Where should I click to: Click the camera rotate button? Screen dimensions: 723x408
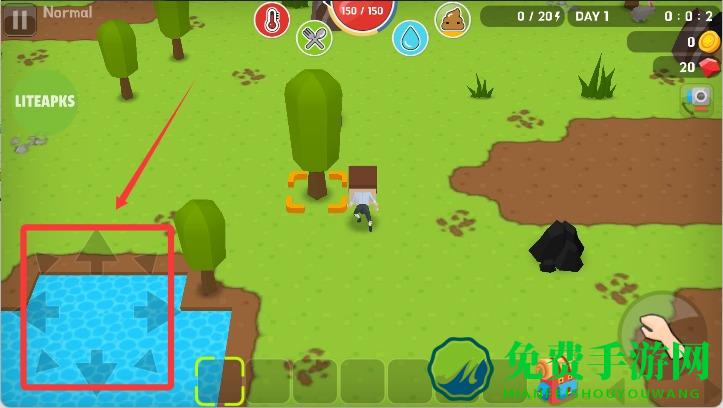(x=697, y=101)
